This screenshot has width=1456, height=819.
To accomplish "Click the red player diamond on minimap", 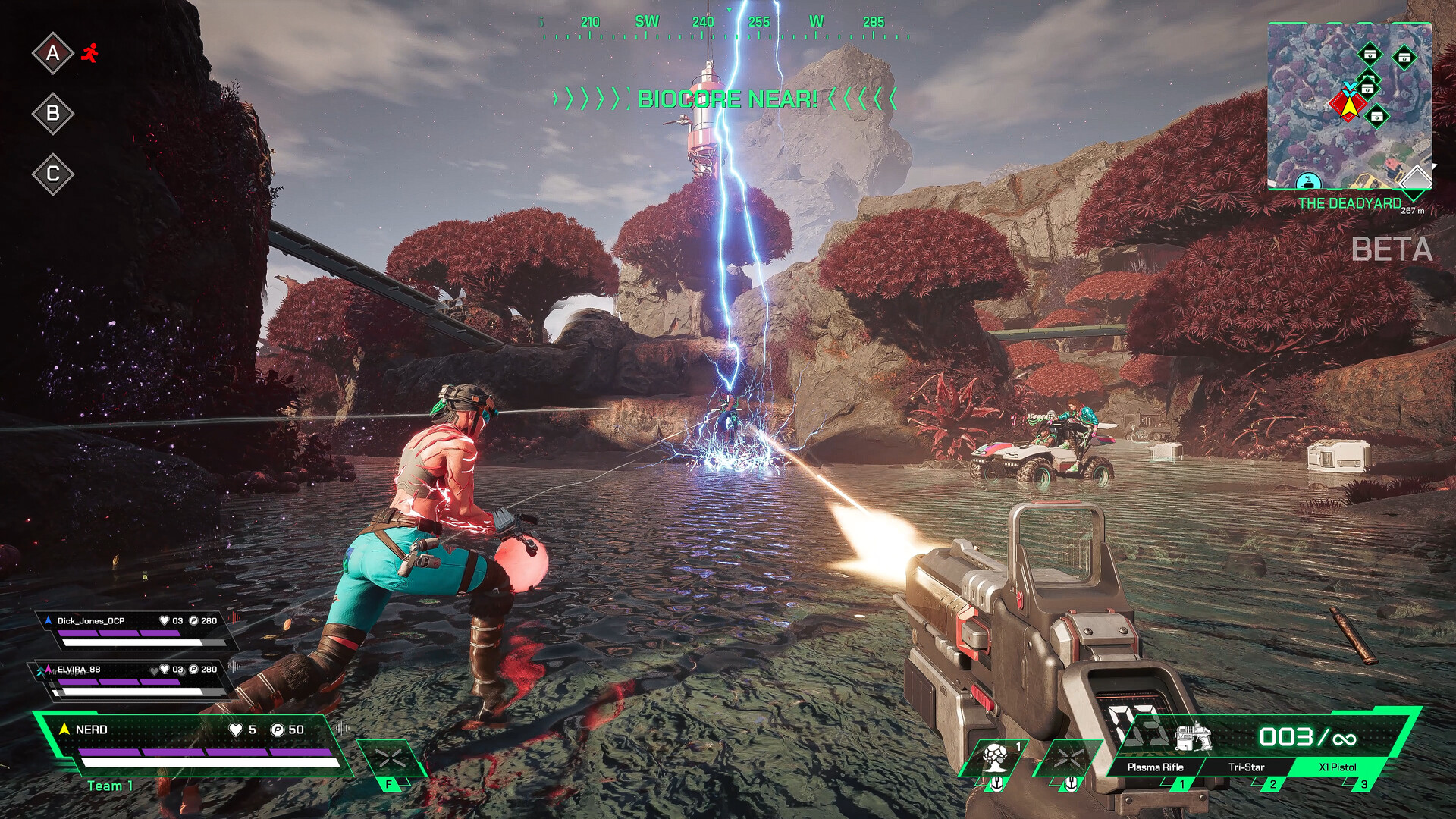I will [x=1344, y=105].
